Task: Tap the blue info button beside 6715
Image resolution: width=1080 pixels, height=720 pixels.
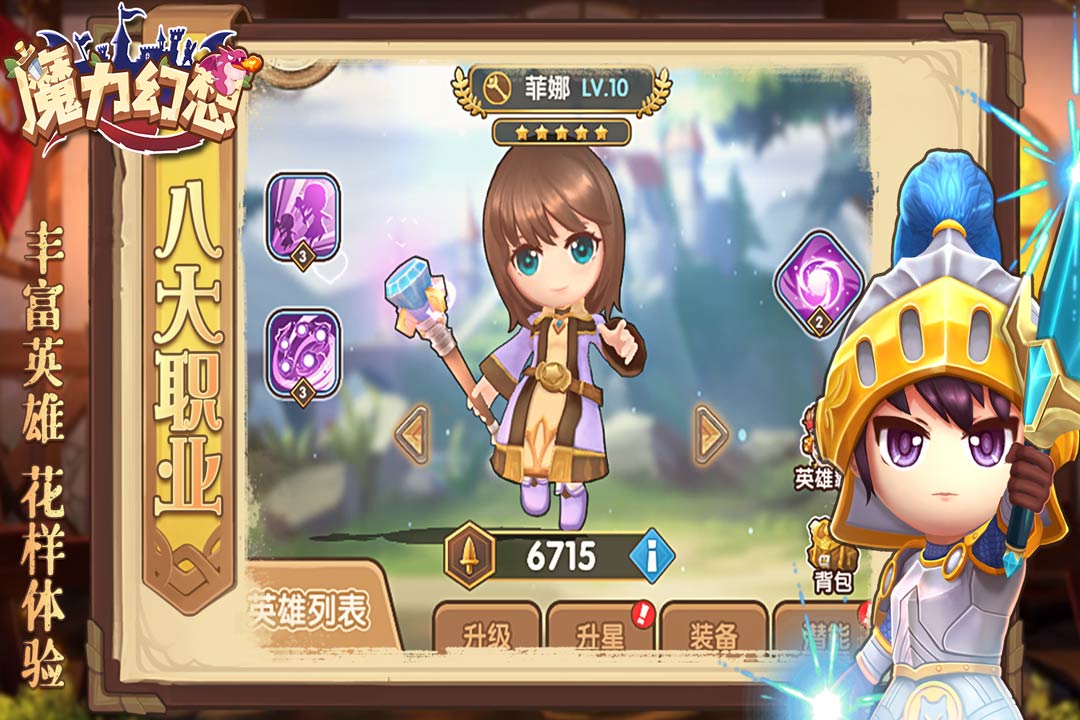Action: tap(652, 555)
